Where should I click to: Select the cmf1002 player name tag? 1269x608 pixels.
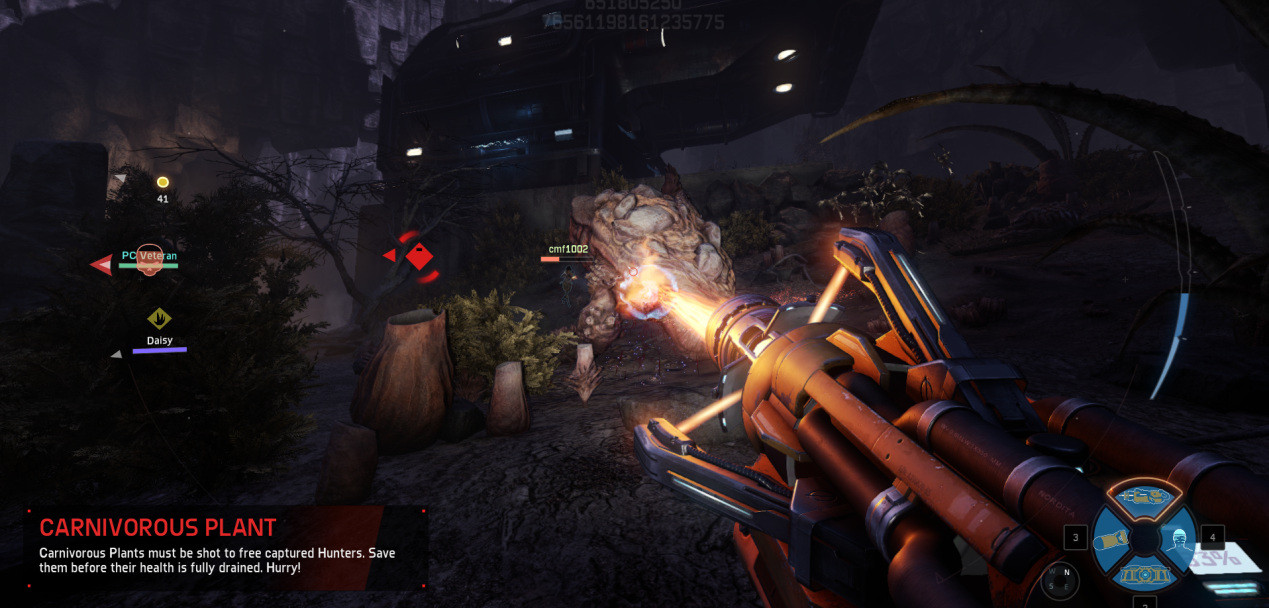point(568,249)
